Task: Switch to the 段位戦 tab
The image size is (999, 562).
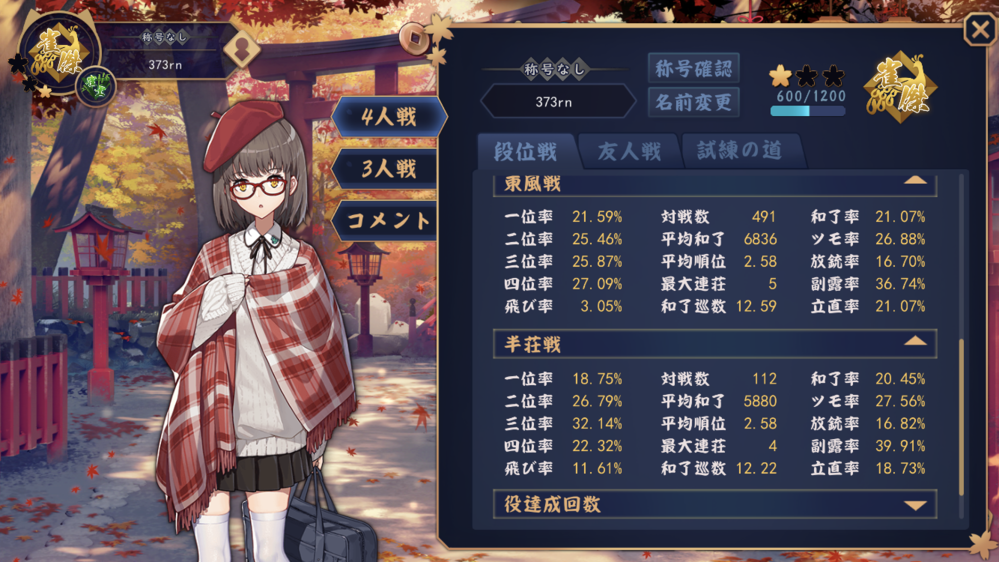Action: (x=526, y=151)
